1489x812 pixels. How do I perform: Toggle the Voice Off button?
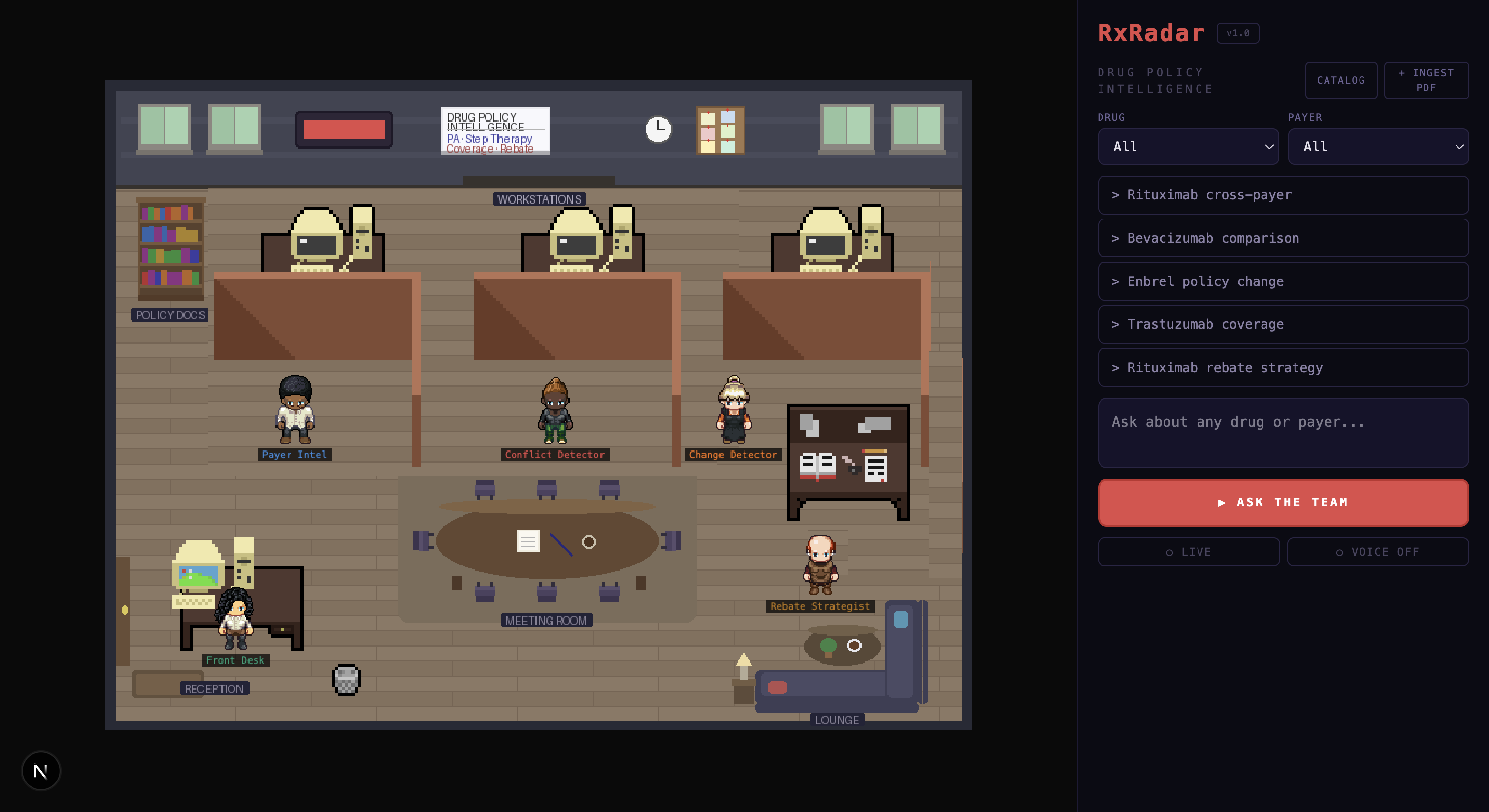pyautogui.click(x=1377, y=552)
